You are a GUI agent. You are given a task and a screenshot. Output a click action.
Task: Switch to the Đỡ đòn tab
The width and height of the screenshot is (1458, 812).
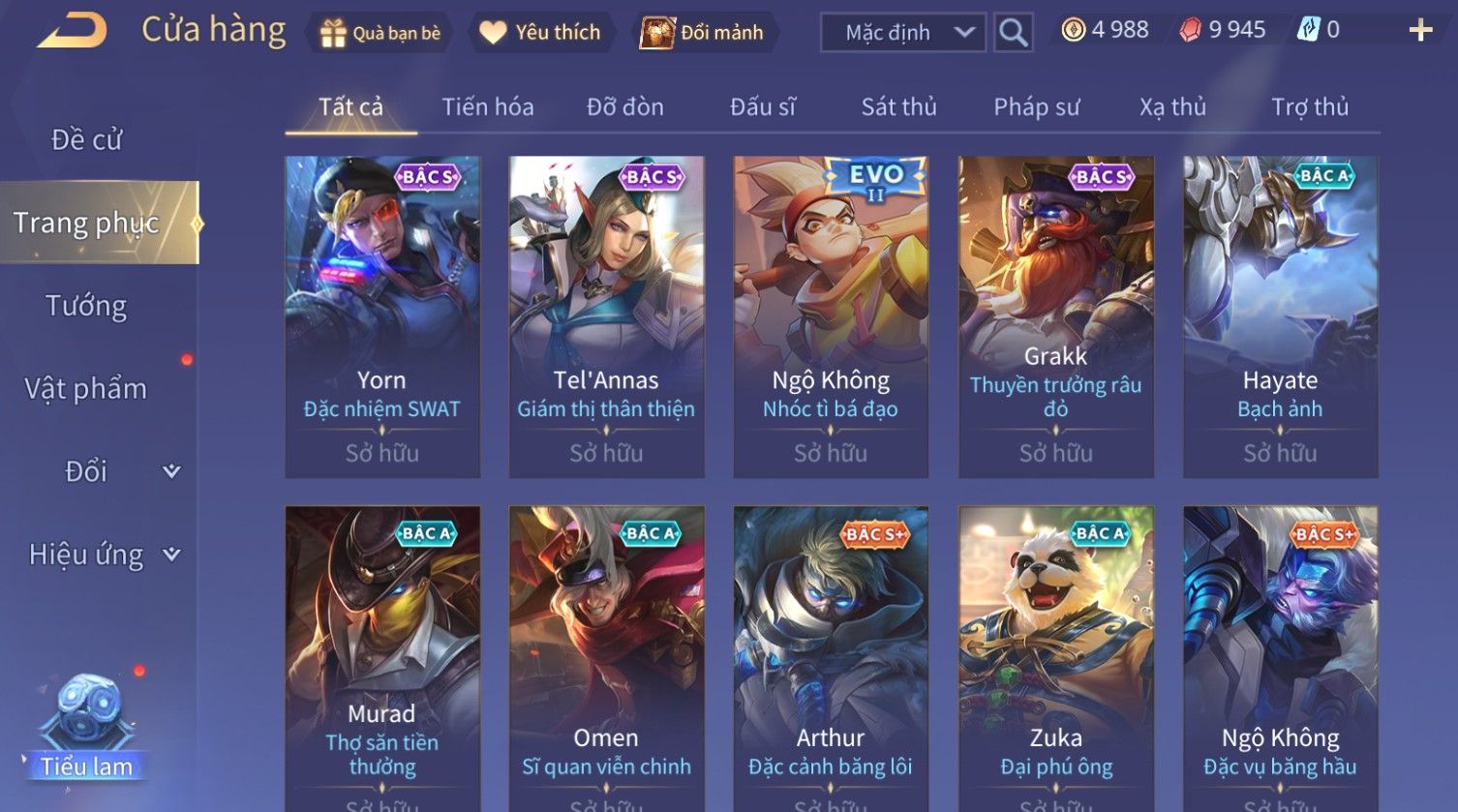pos(625,107)
